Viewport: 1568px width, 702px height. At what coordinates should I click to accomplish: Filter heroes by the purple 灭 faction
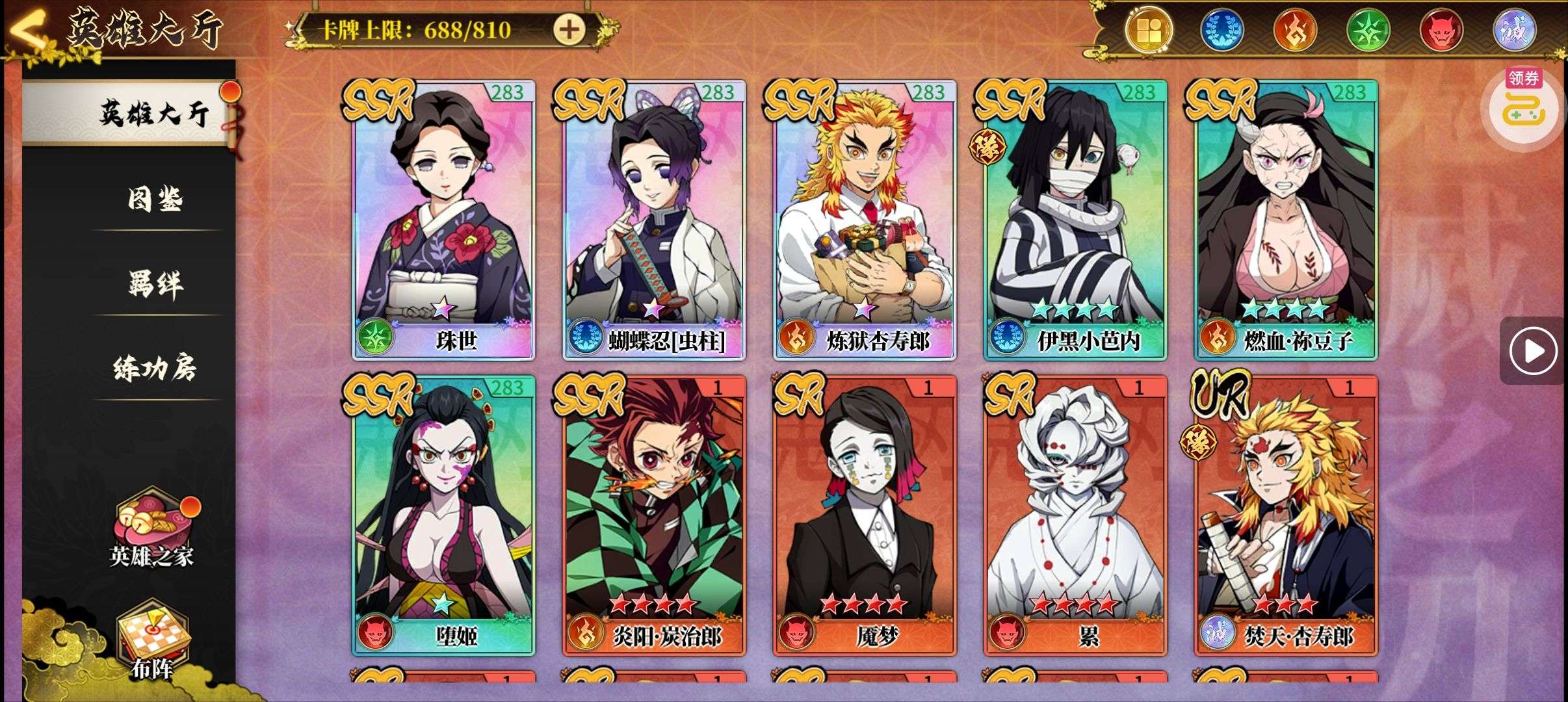point(1513,30)
